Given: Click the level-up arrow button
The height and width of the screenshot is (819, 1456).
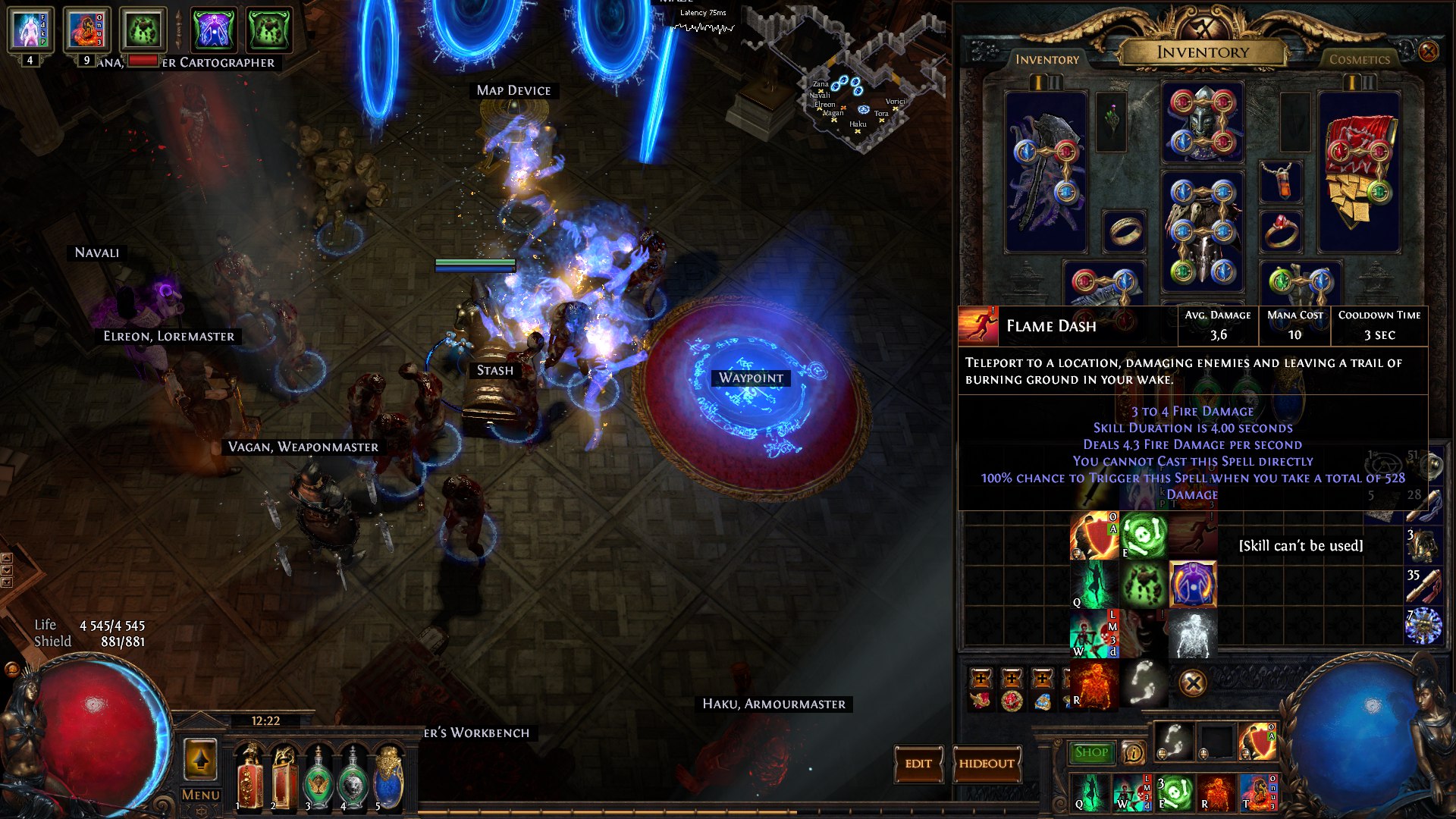Looking at the screenshot, I should (200, 760).
